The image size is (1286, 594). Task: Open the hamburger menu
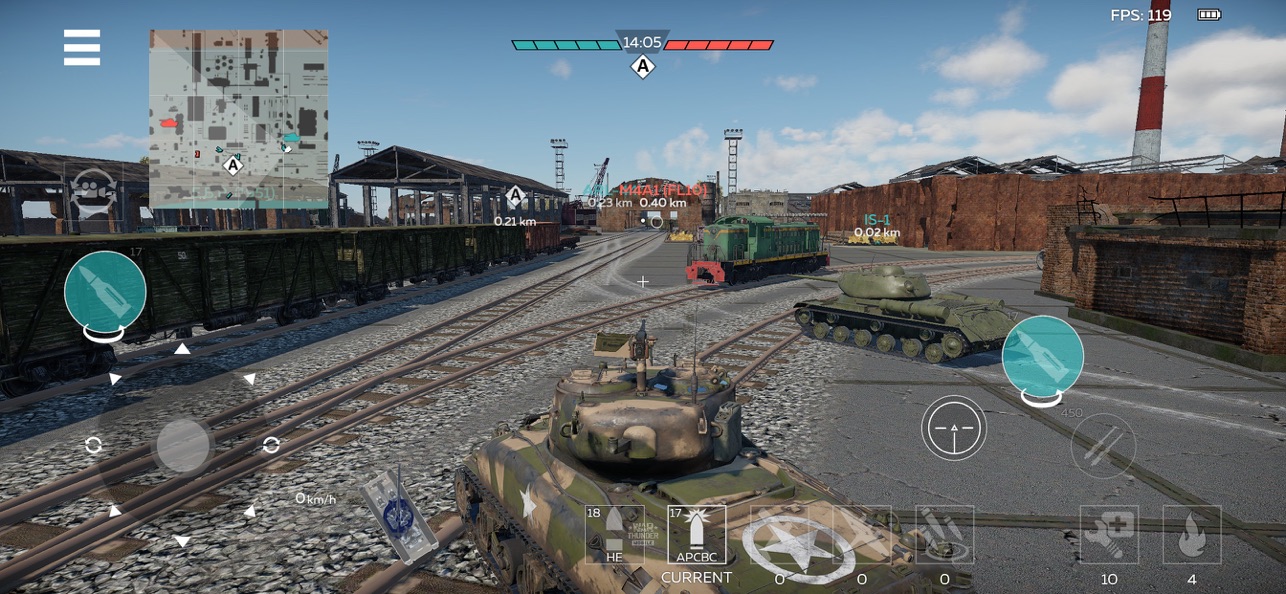pos(82,47)
